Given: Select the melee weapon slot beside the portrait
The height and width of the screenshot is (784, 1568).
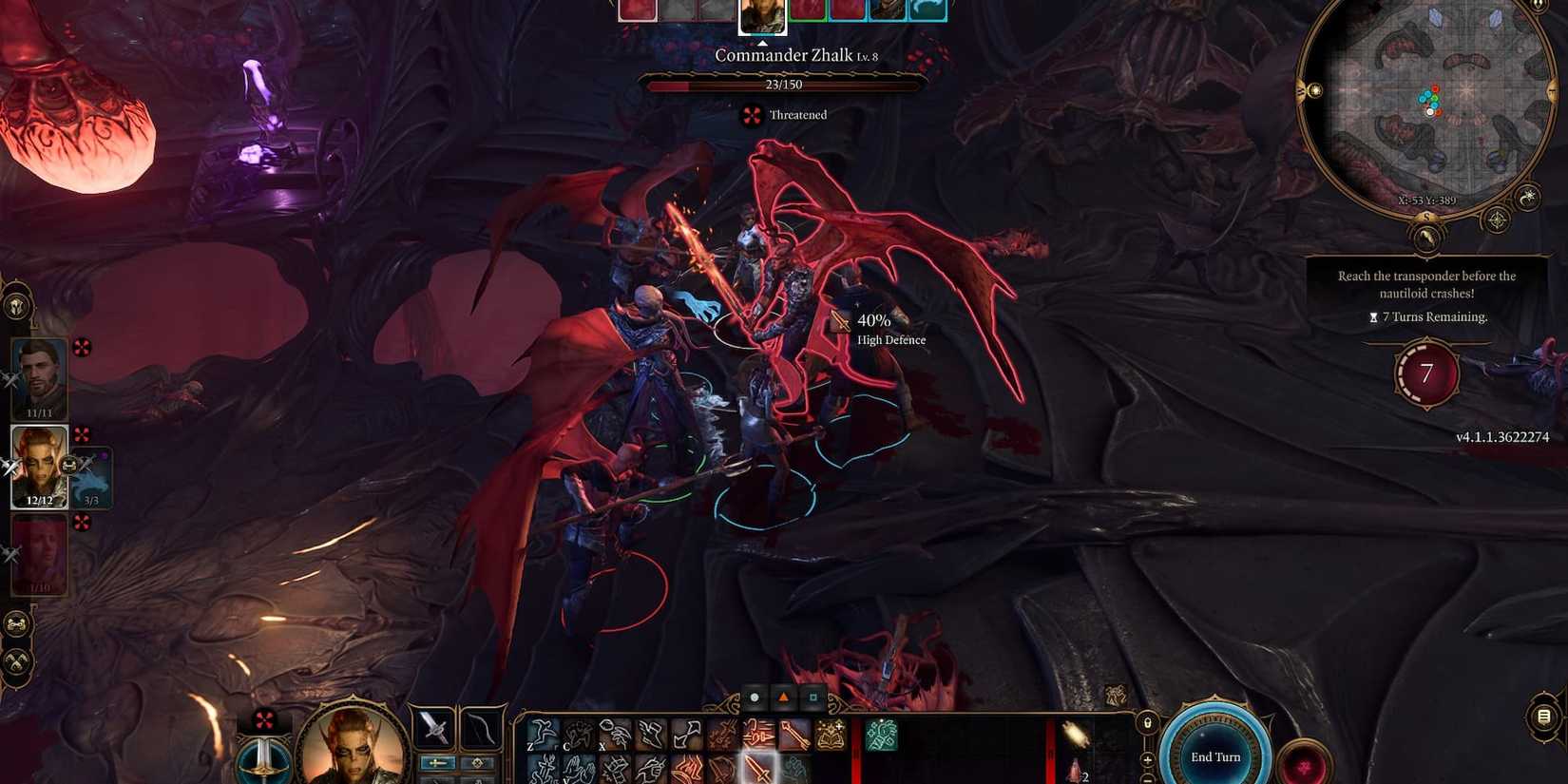Looking at the screenshot, I should point(433,730).
